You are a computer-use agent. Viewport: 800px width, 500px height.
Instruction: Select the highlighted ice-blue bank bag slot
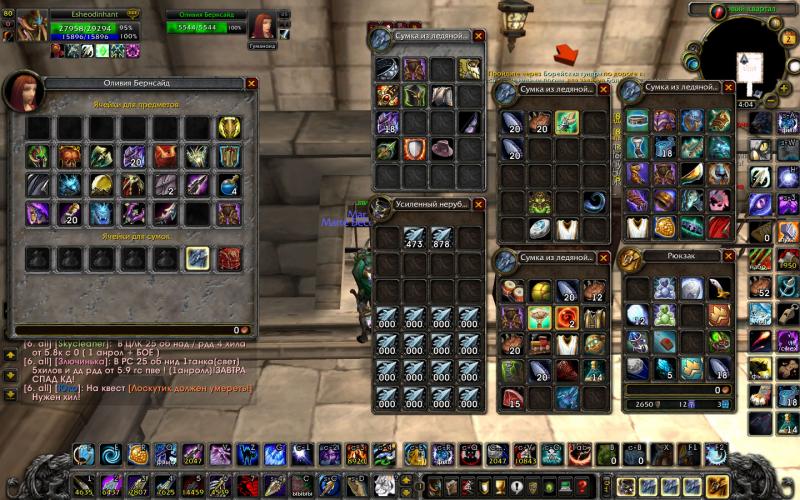[x=198, y=259]
